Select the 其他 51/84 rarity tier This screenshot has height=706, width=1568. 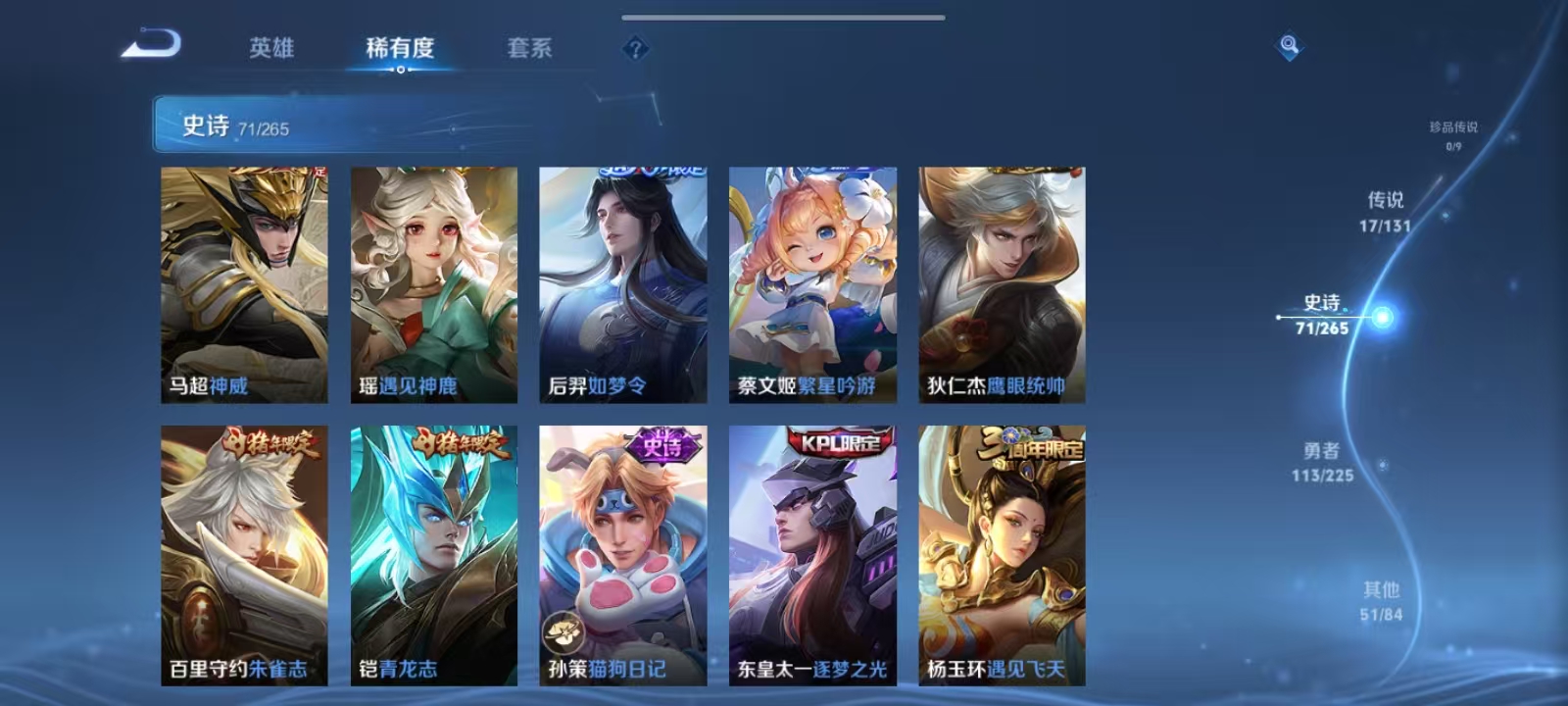point(1380,600)
